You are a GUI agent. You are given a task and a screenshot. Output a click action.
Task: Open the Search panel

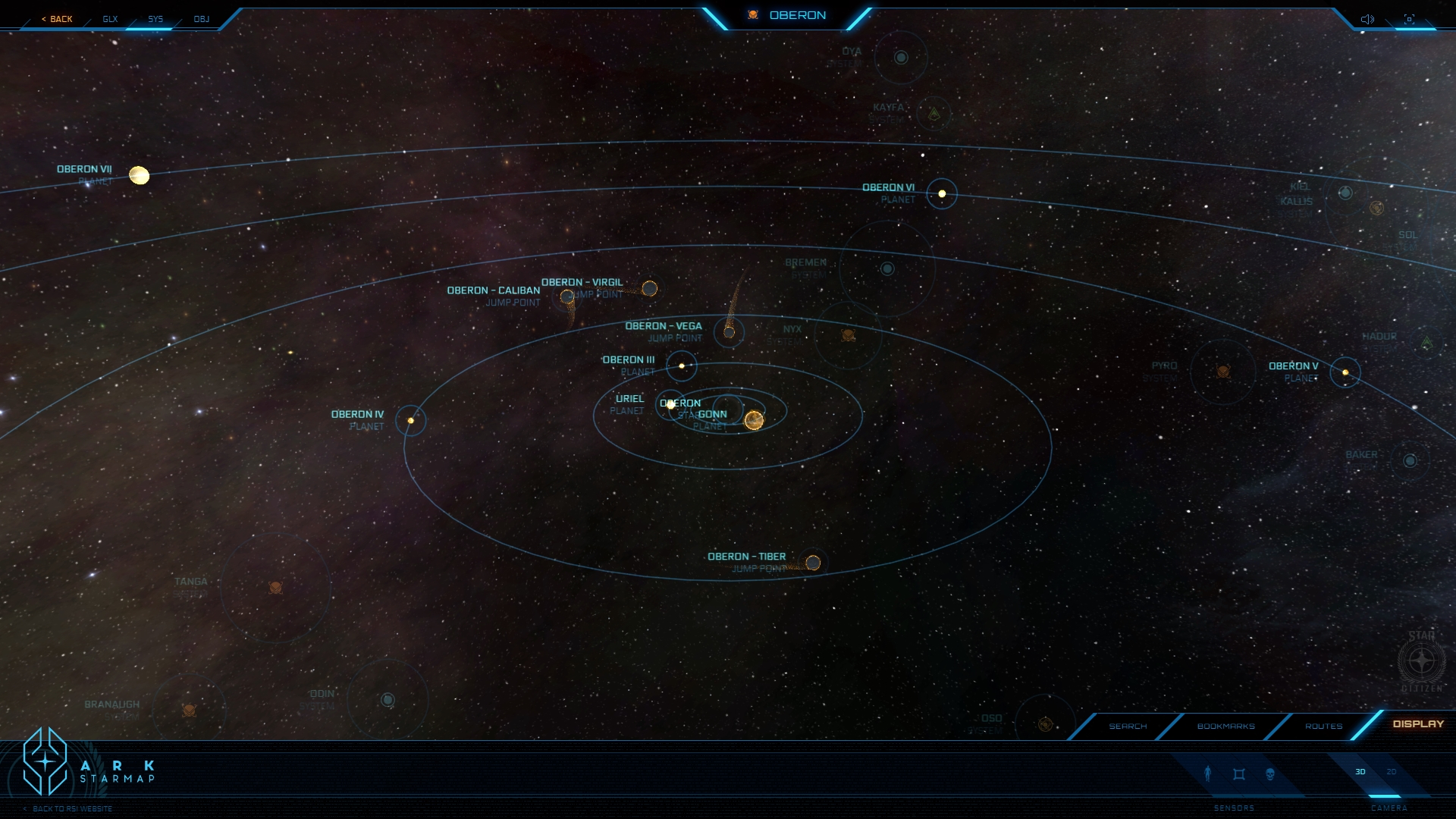point(1128,726)
